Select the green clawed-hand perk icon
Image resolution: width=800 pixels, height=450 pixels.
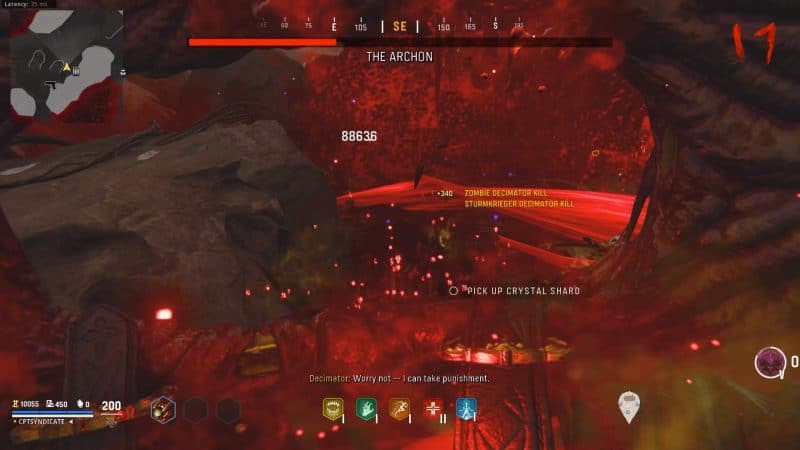point(365,407)
